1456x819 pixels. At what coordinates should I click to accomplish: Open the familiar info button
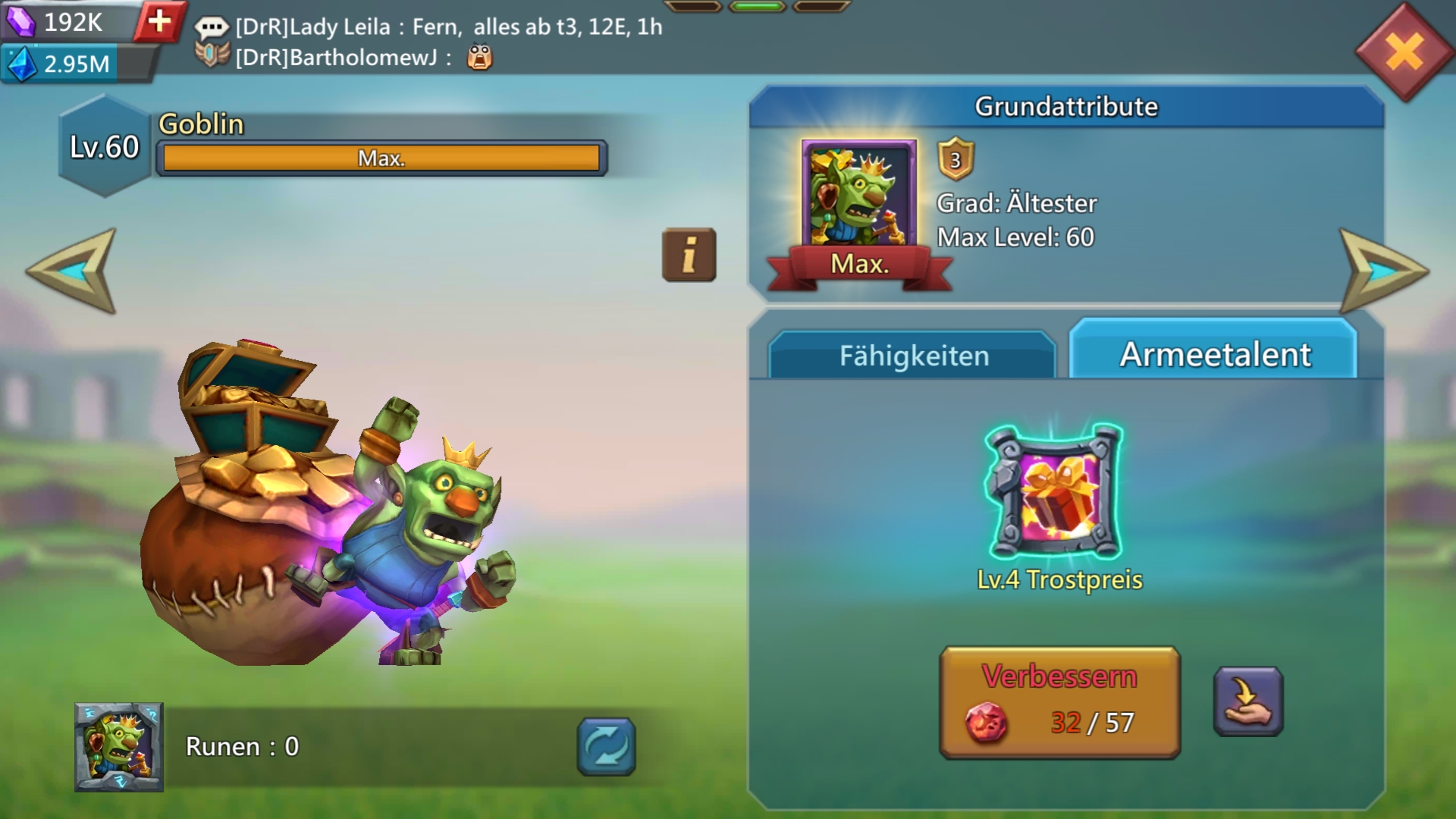point(689,255)
